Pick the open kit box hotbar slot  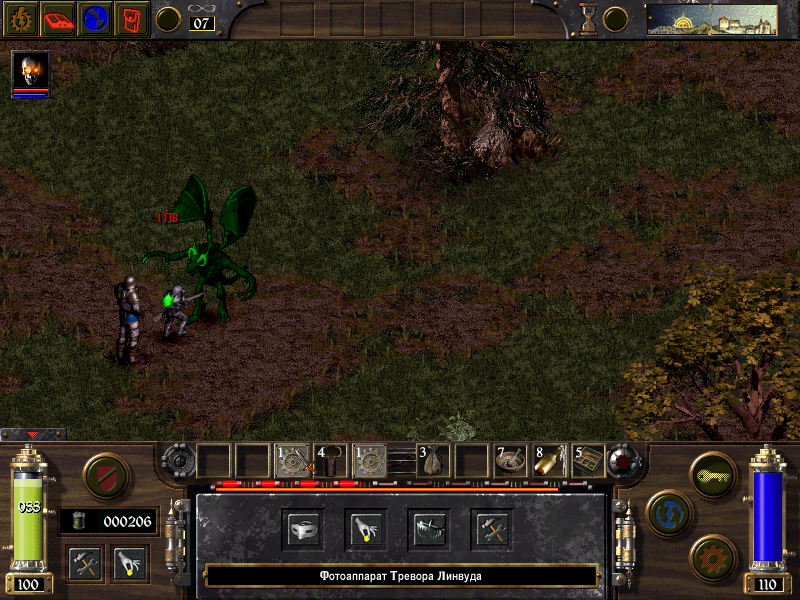click(x=588, y=461)
